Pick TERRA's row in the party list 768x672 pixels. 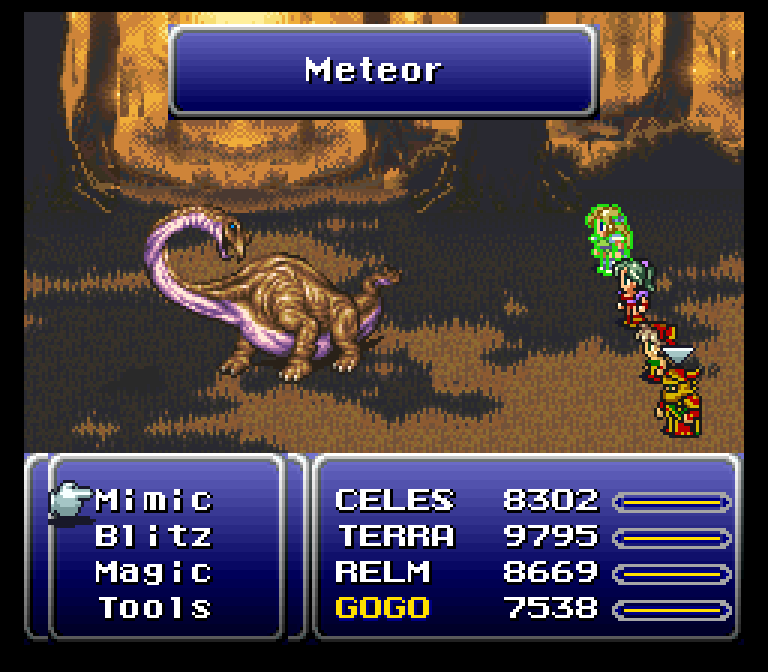coord(395,536)
